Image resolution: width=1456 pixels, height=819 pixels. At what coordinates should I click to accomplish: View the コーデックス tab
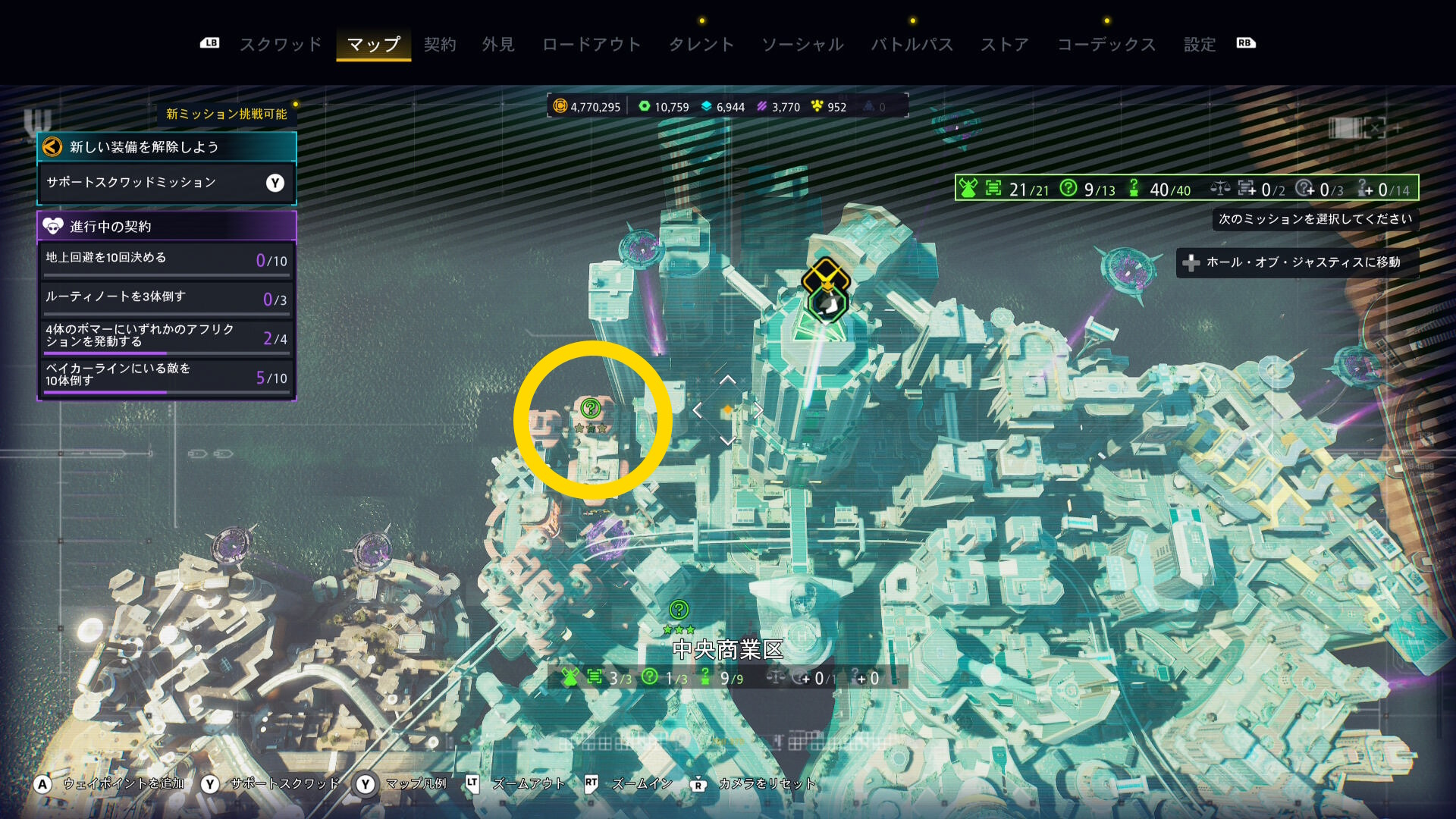[x=1106, y=45]
